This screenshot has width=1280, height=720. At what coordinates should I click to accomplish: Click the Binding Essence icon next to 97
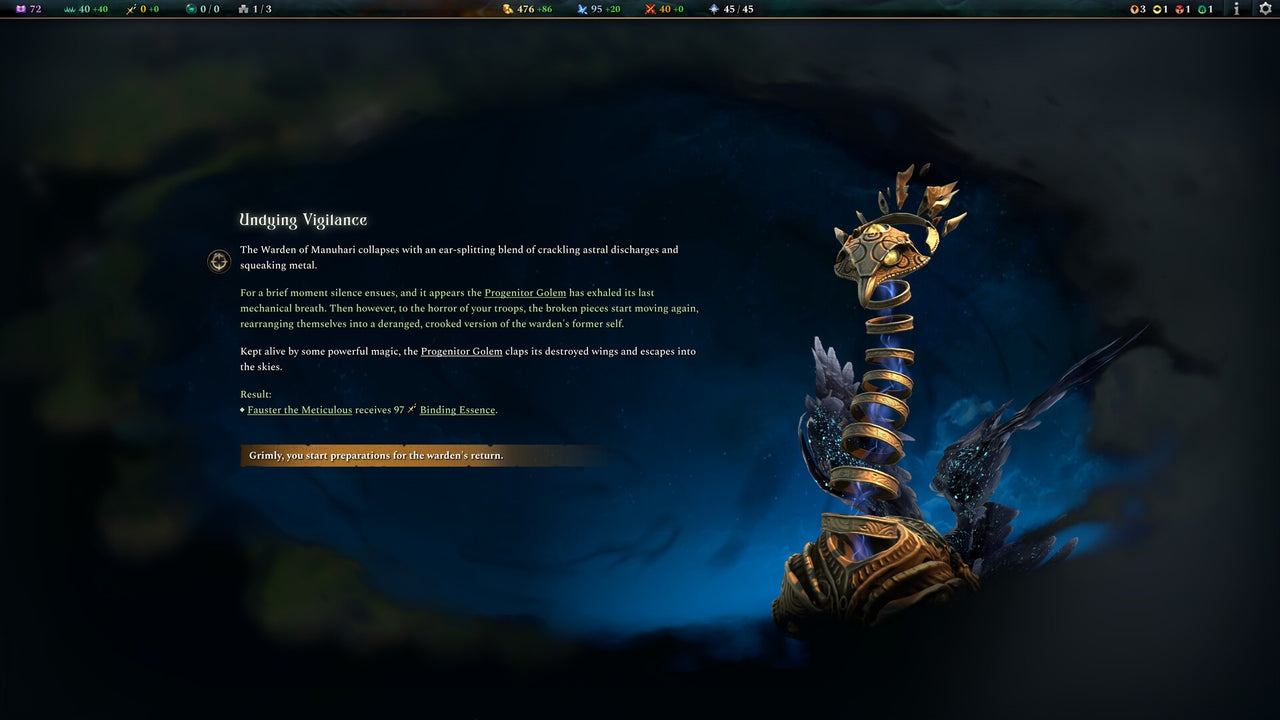pyautogui.click(x=411, y=409)
